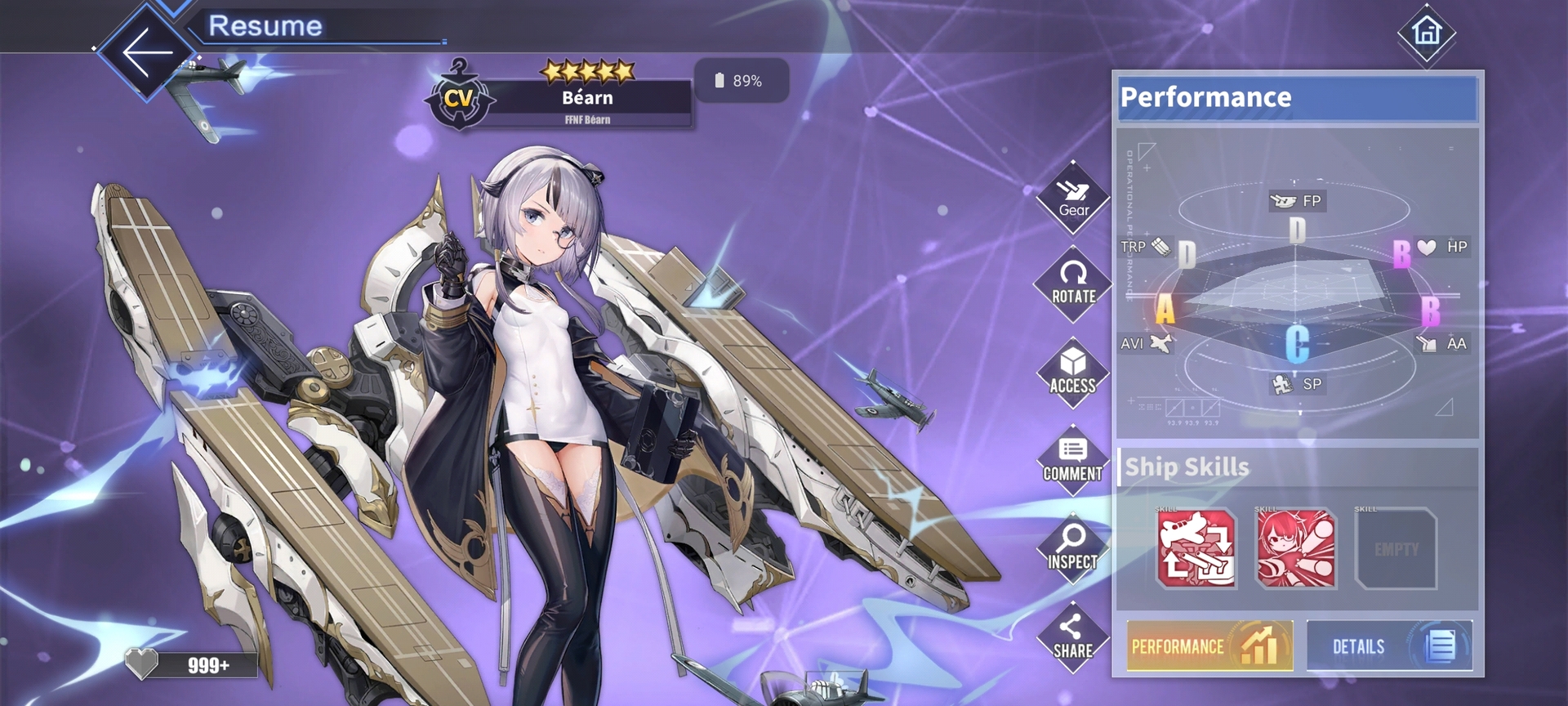Switch to the Performance tab
The width and height of the screenshot is (1568, 706).
[x=1209, y=646]
